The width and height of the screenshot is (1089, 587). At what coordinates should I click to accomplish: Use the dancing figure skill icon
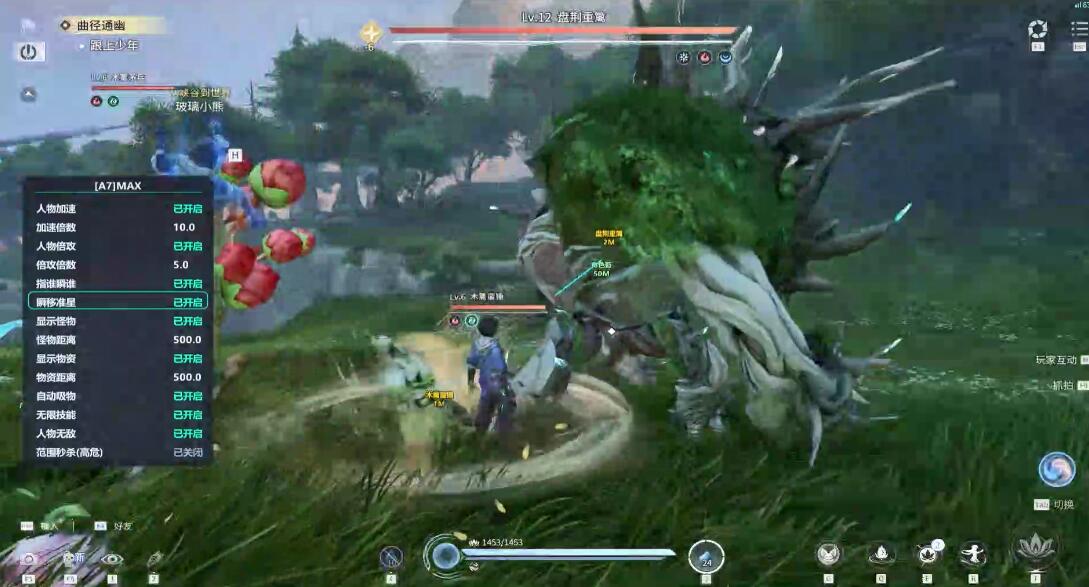973,553
